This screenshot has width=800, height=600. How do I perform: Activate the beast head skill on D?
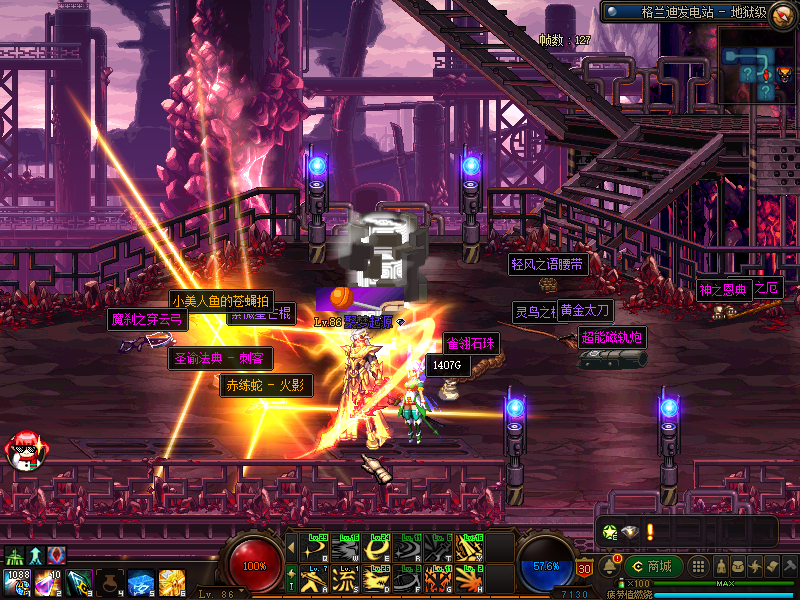point(378,577)
